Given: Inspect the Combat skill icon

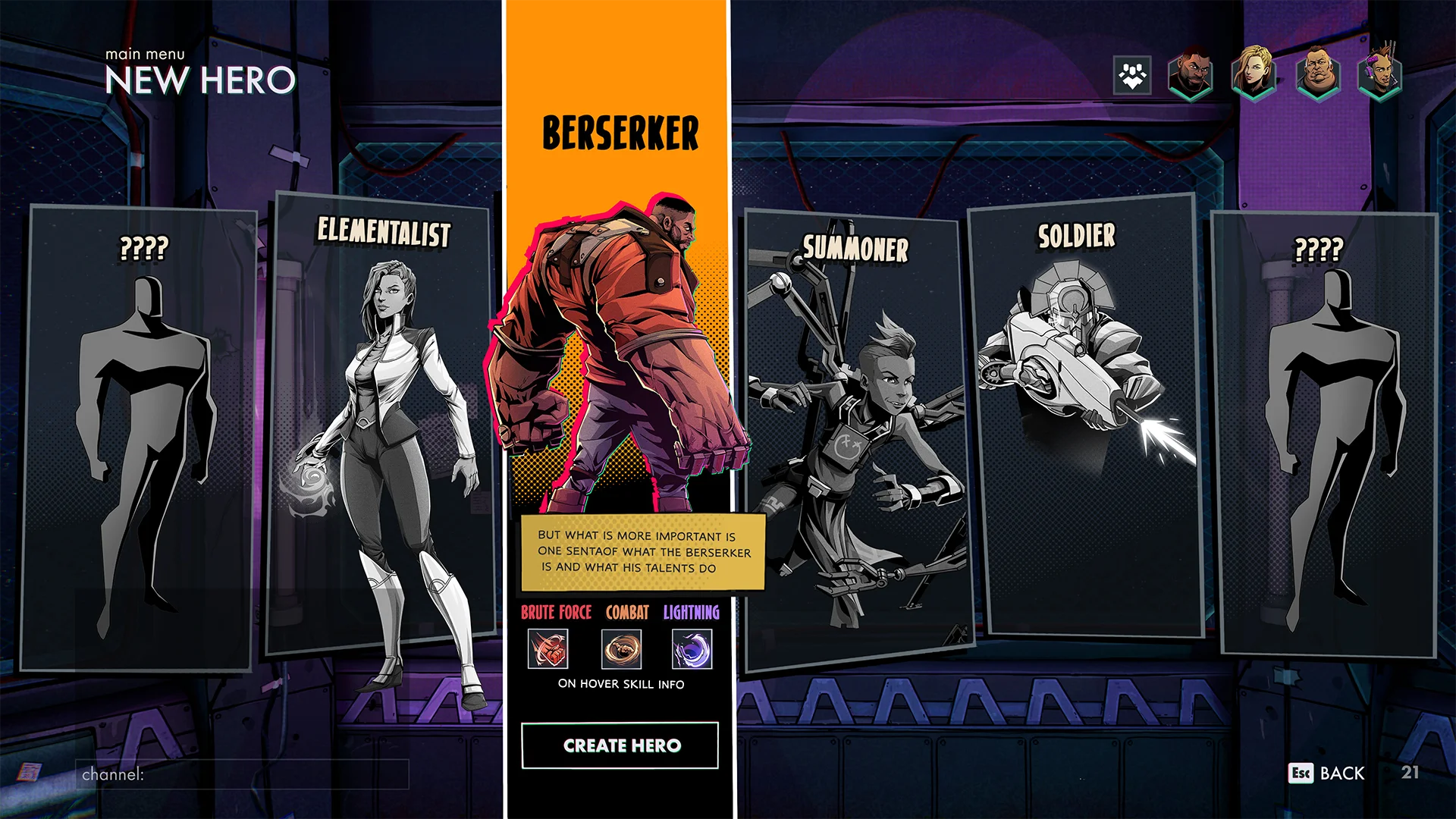Looking at the screenshot, I should click(621, 649).
